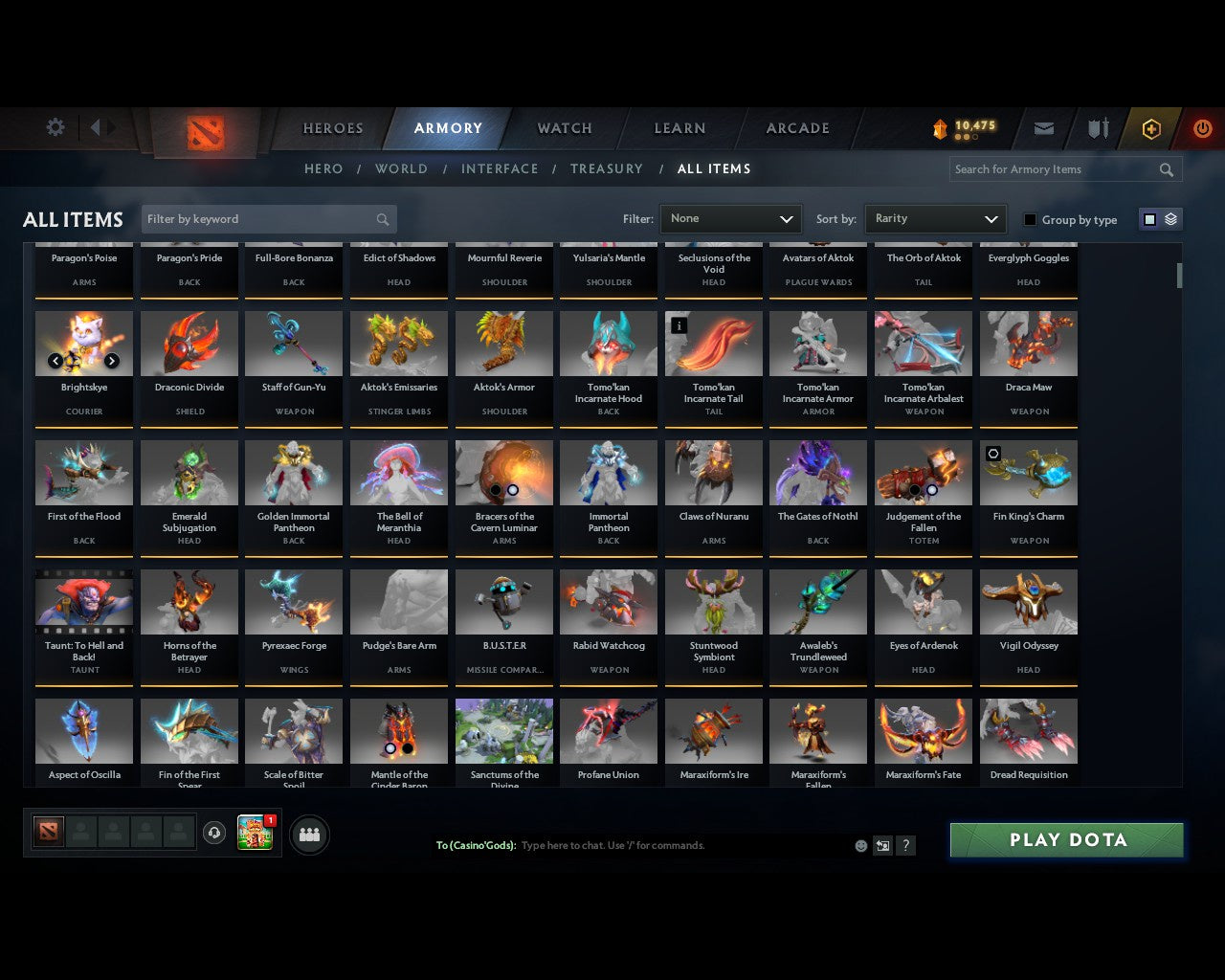Click the Dota 2 logo emblem

204,130
